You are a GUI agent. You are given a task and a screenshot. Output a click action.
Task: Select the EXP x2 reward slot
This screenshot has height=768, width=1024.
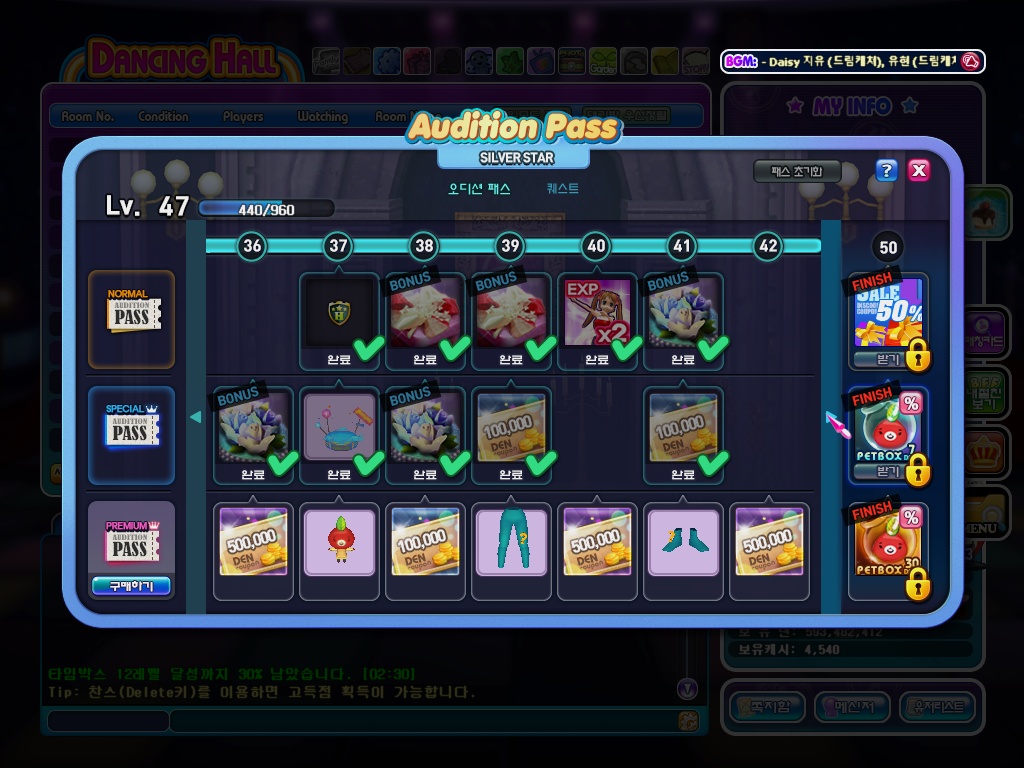coord(597,313)
